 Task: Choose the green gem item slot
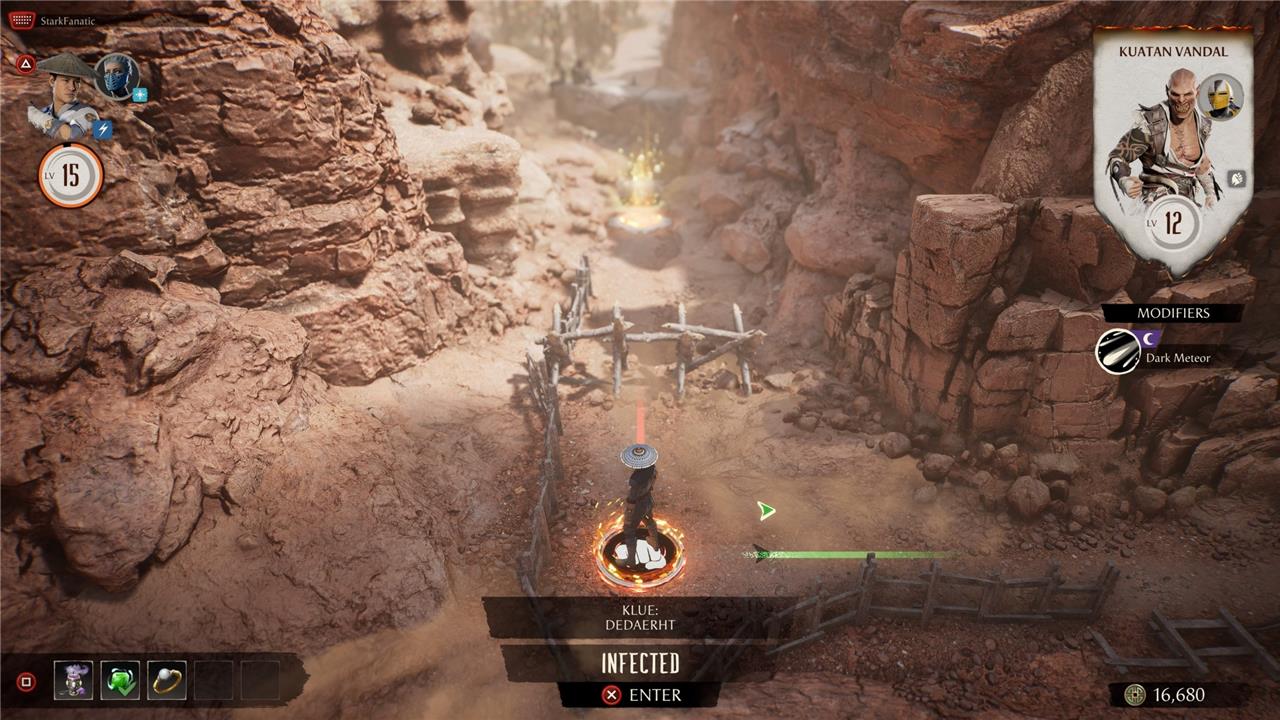pyautogui.click(x=120, y=680)
